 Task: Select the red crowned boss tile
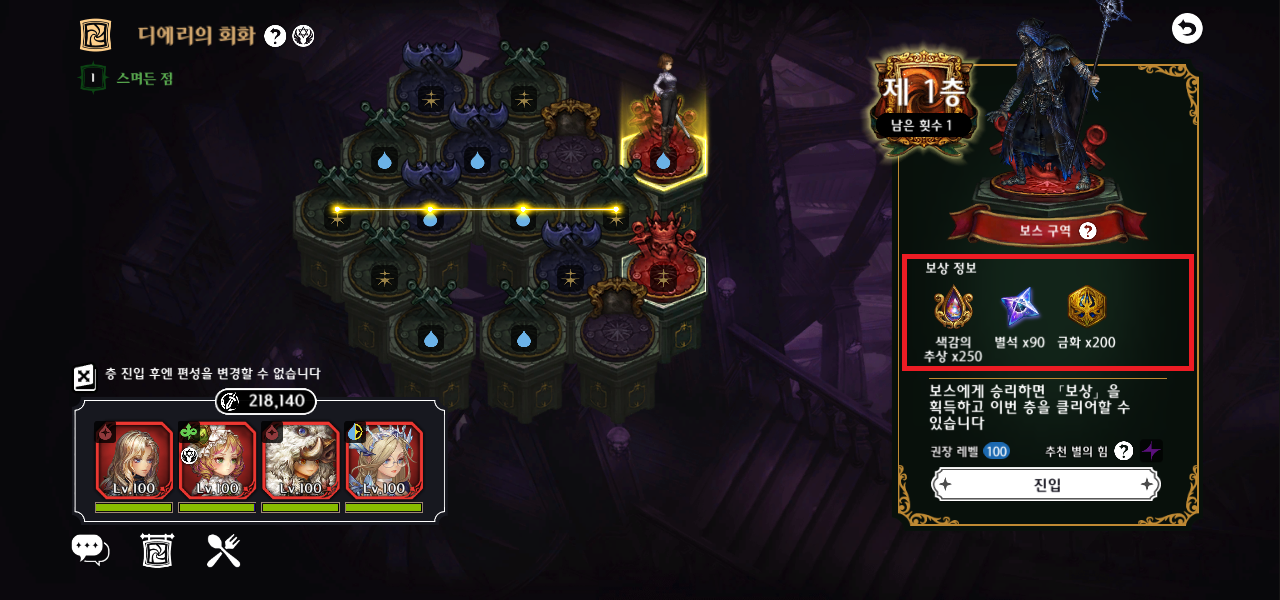coord(662,265)
